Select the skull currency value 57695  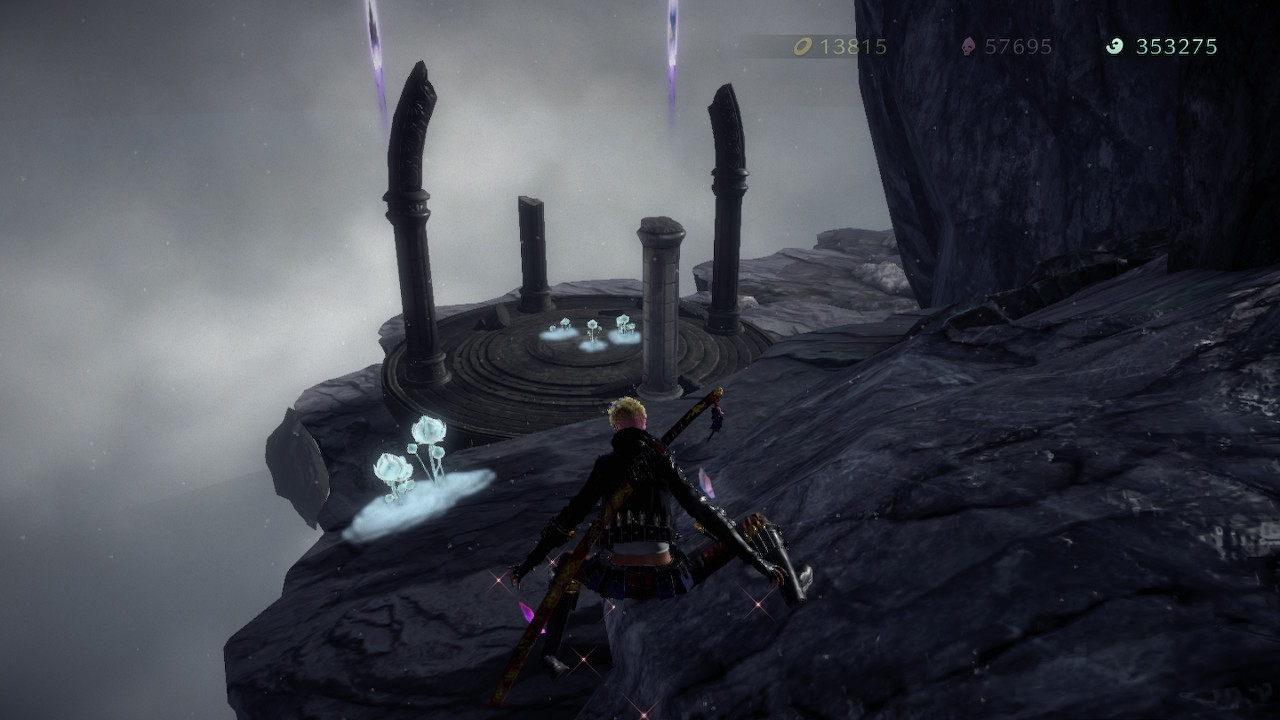tap(1018, 45)
